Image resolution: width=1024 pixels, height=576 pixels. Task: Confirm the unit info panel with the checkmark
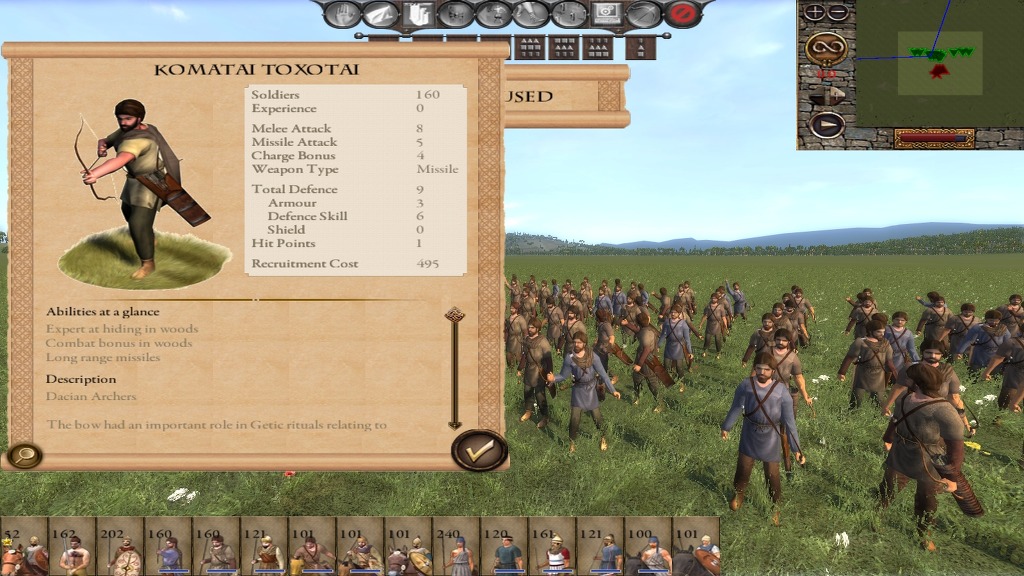point(479,451)
